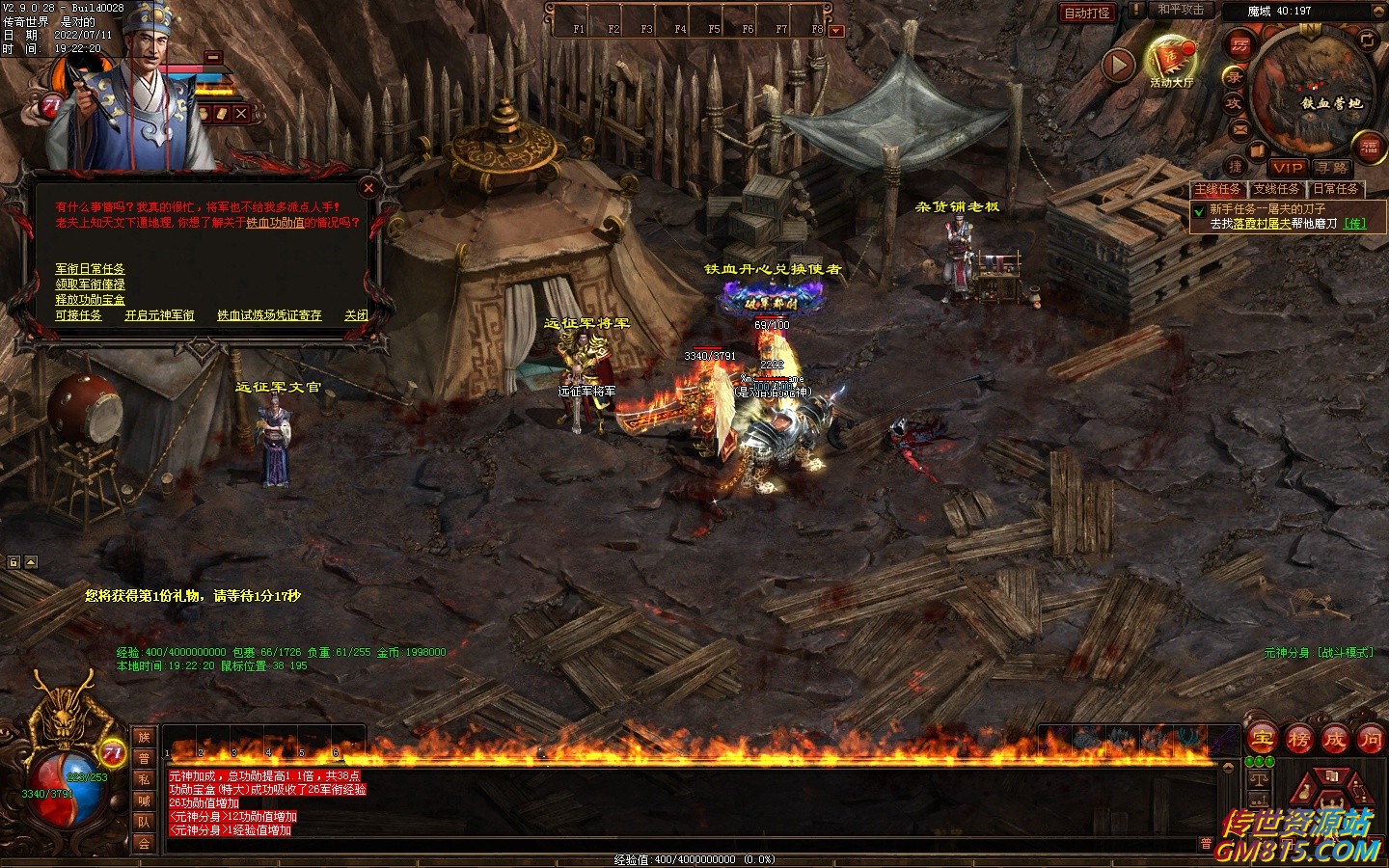
Task: Switch to the 日常任务 tab
Action: click(x=1336, y=189)
